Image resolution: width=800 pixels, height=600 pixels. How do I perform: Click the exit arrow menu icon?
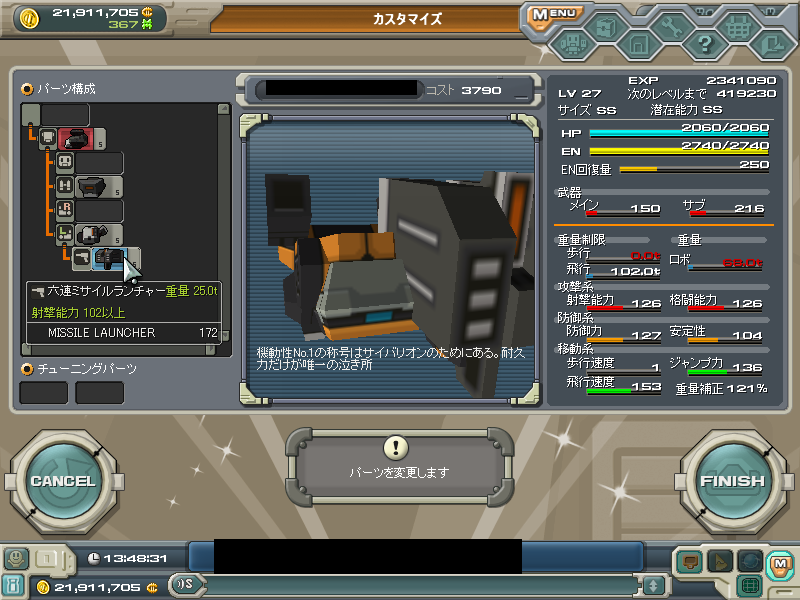point(770,43)
